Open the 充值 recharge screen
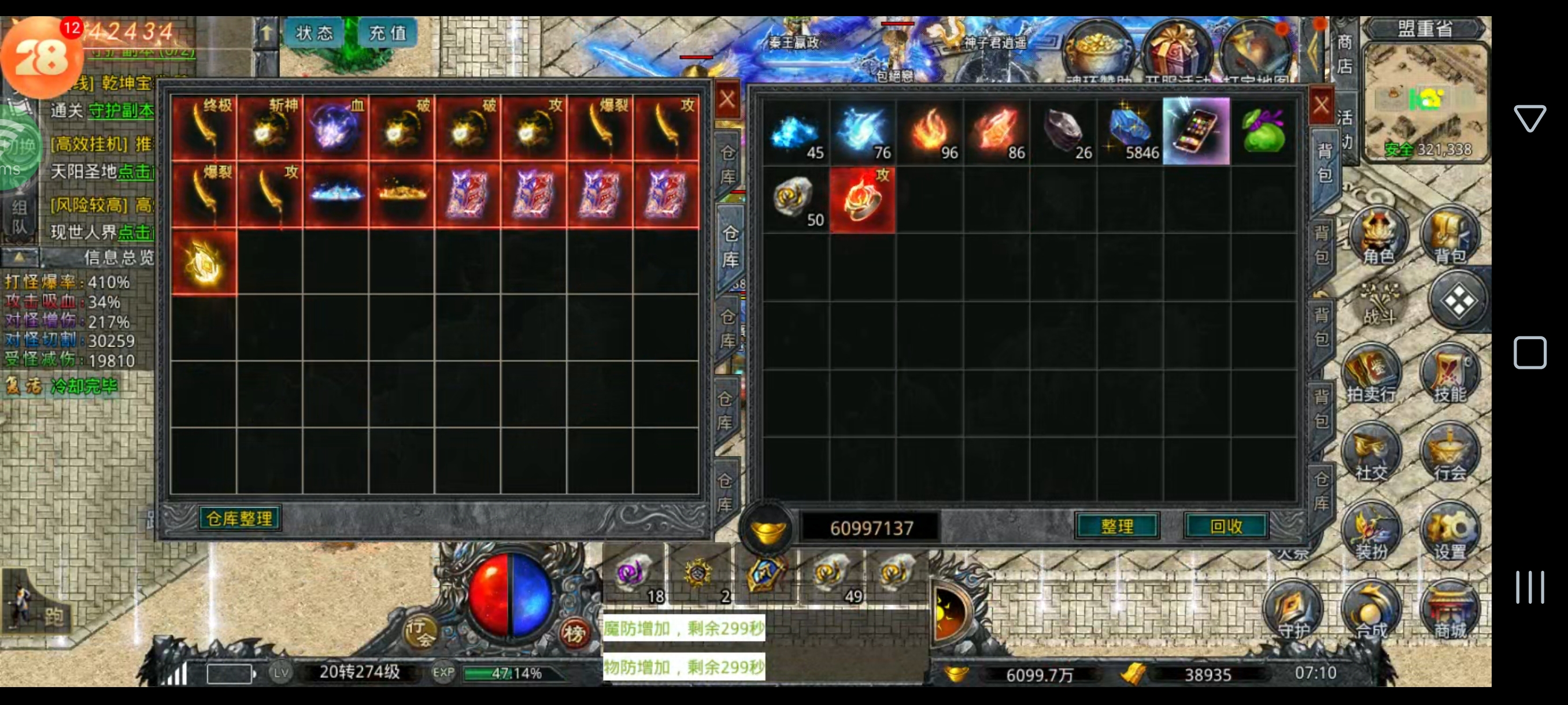The image size is (1568, 705). tap(387, 33)
